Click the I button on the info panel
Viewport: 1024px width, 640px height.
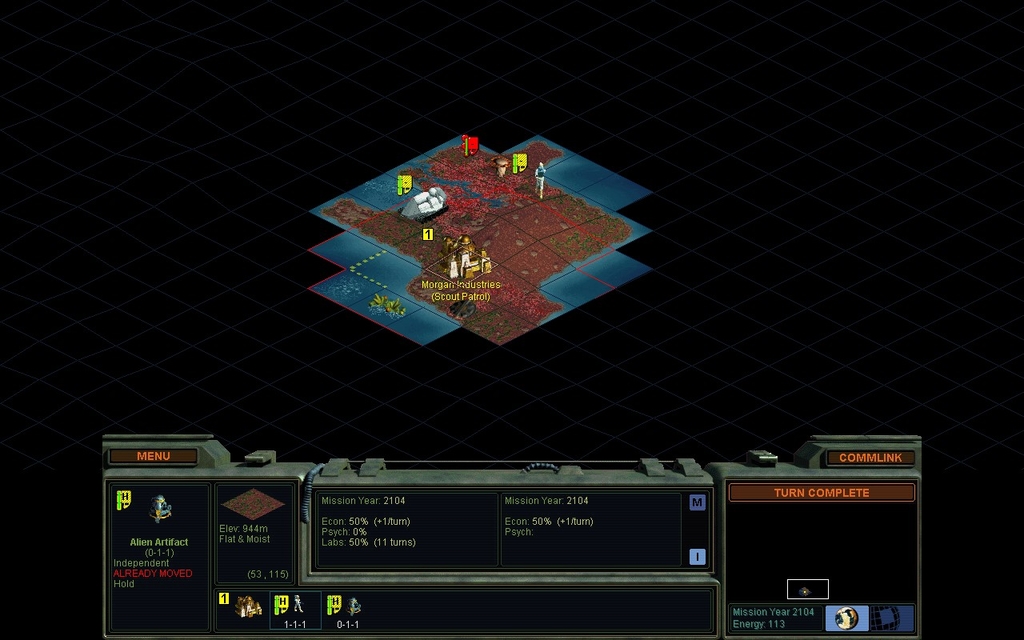pos(697,557)
